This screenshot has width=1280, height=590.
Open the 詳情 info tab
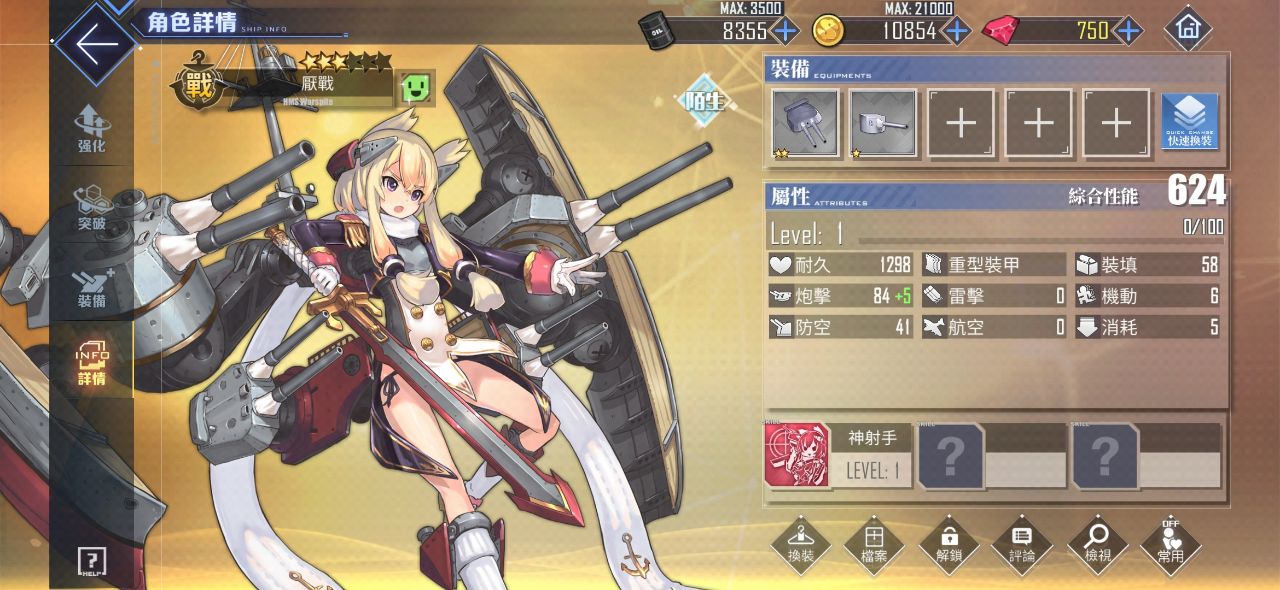[91, 364]
